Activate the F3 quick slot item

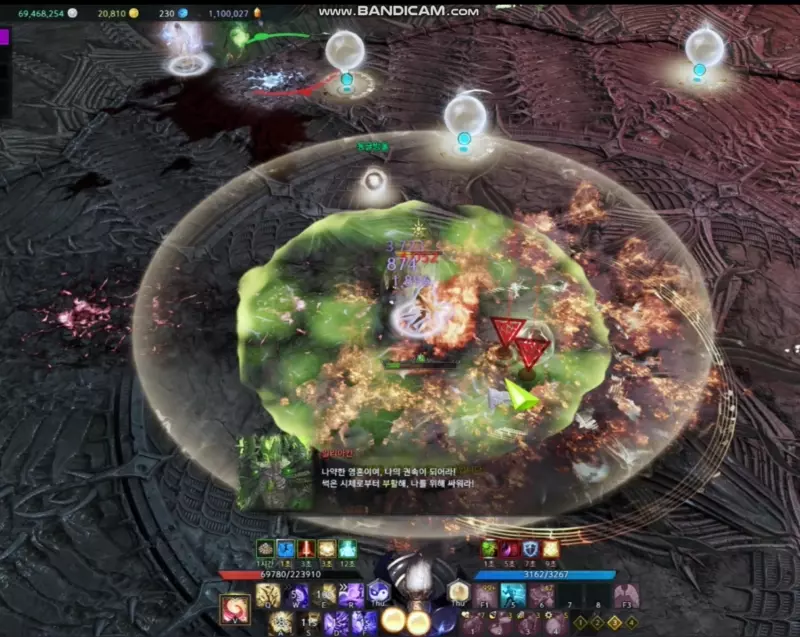pyautogui.click(x=626, y=596)
